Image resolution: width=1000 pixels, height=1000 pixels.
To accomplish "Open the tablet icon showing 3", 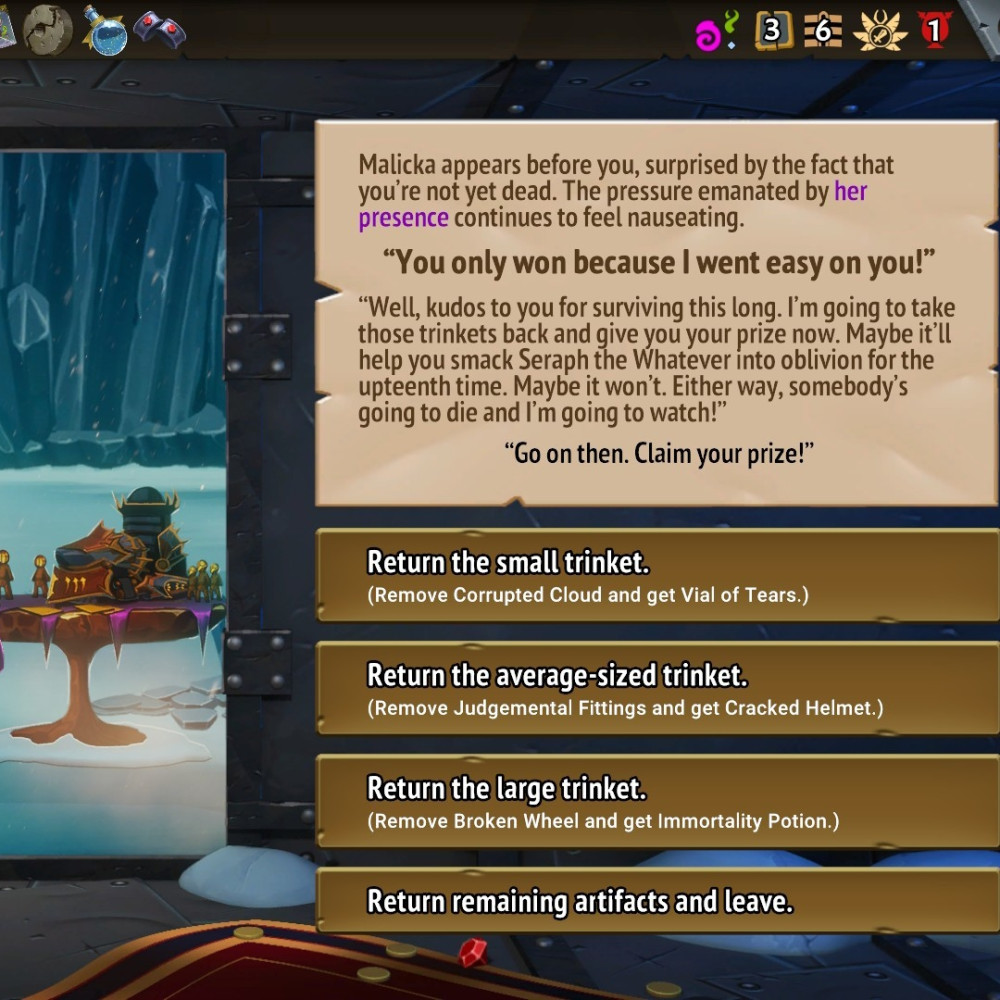I will (x=772, y=31).
